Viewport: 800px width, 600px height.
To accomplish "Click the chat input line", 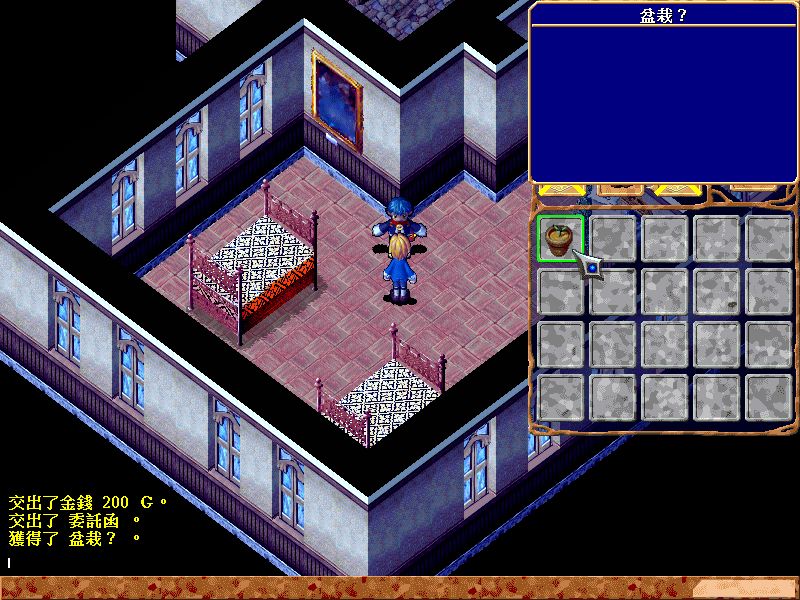I will coord(200,563).
